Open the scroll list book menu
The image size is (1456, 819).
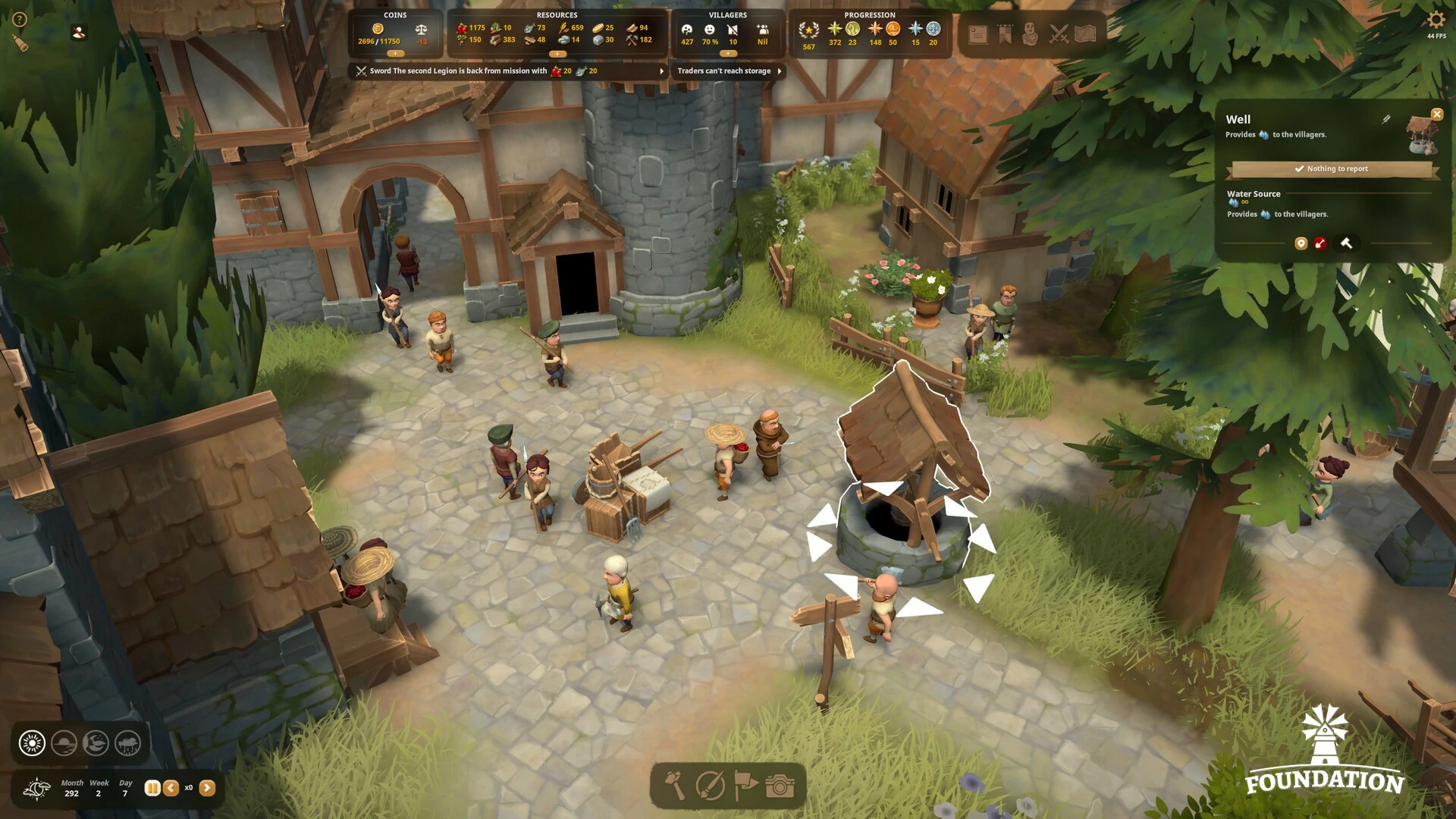[977, 34]
